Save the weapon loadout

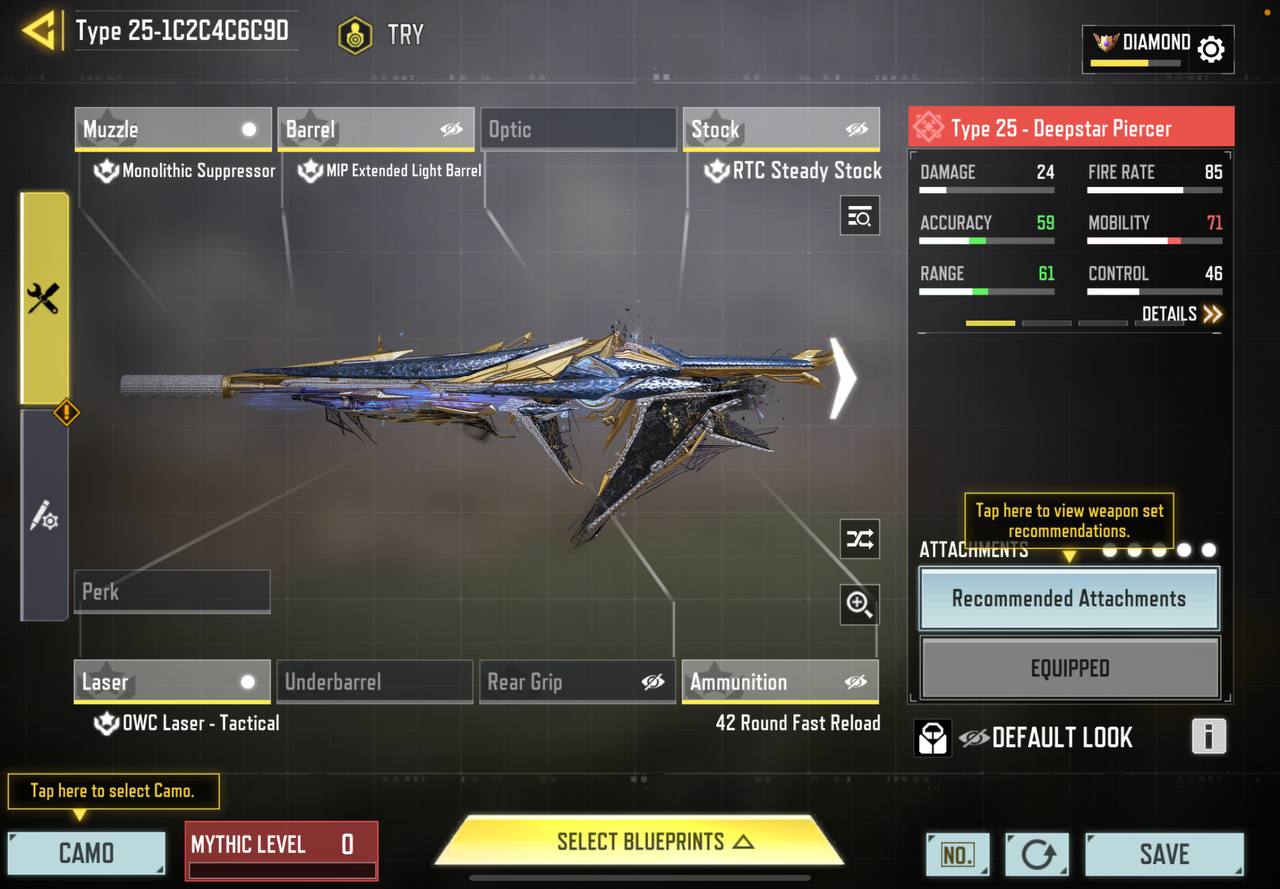pos(1164,854)
